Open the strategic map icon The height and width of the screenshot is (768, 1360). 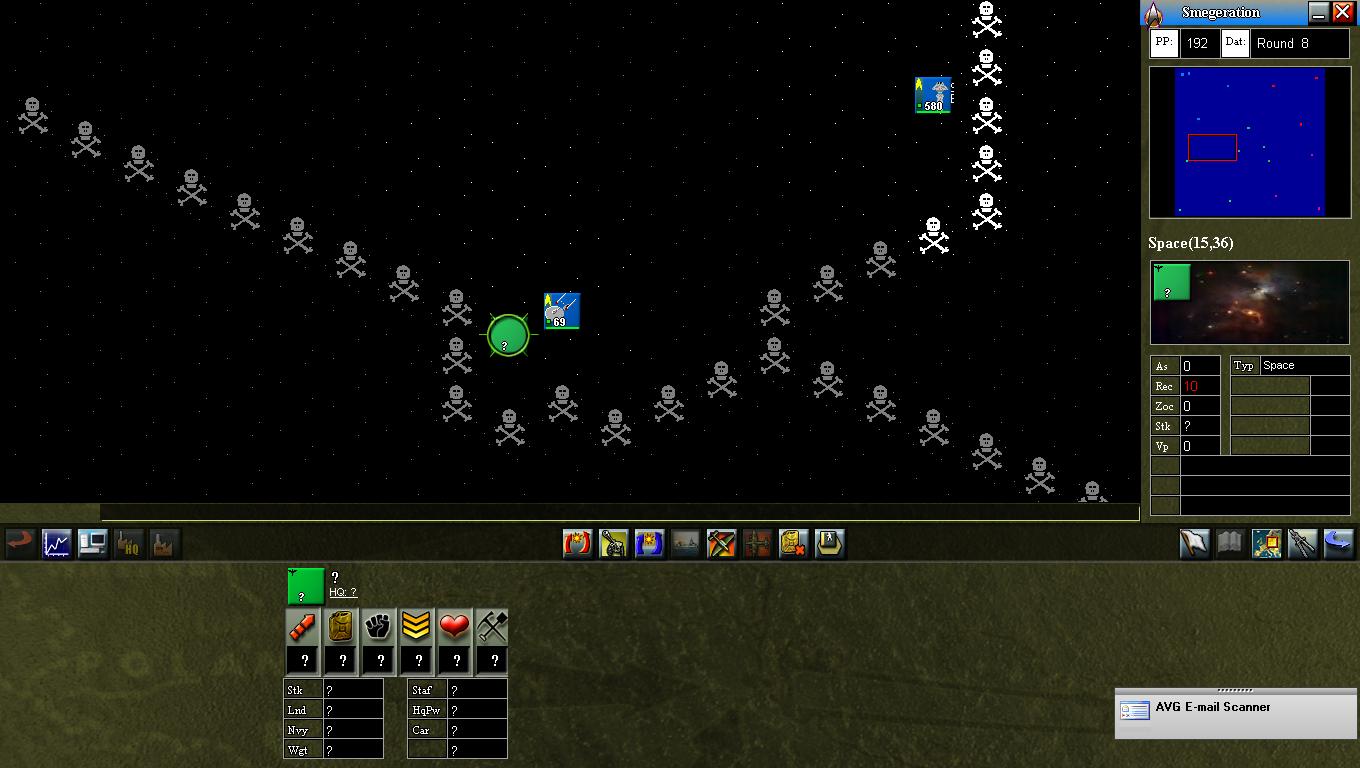pyautogui.click(x=1266, y=543)
